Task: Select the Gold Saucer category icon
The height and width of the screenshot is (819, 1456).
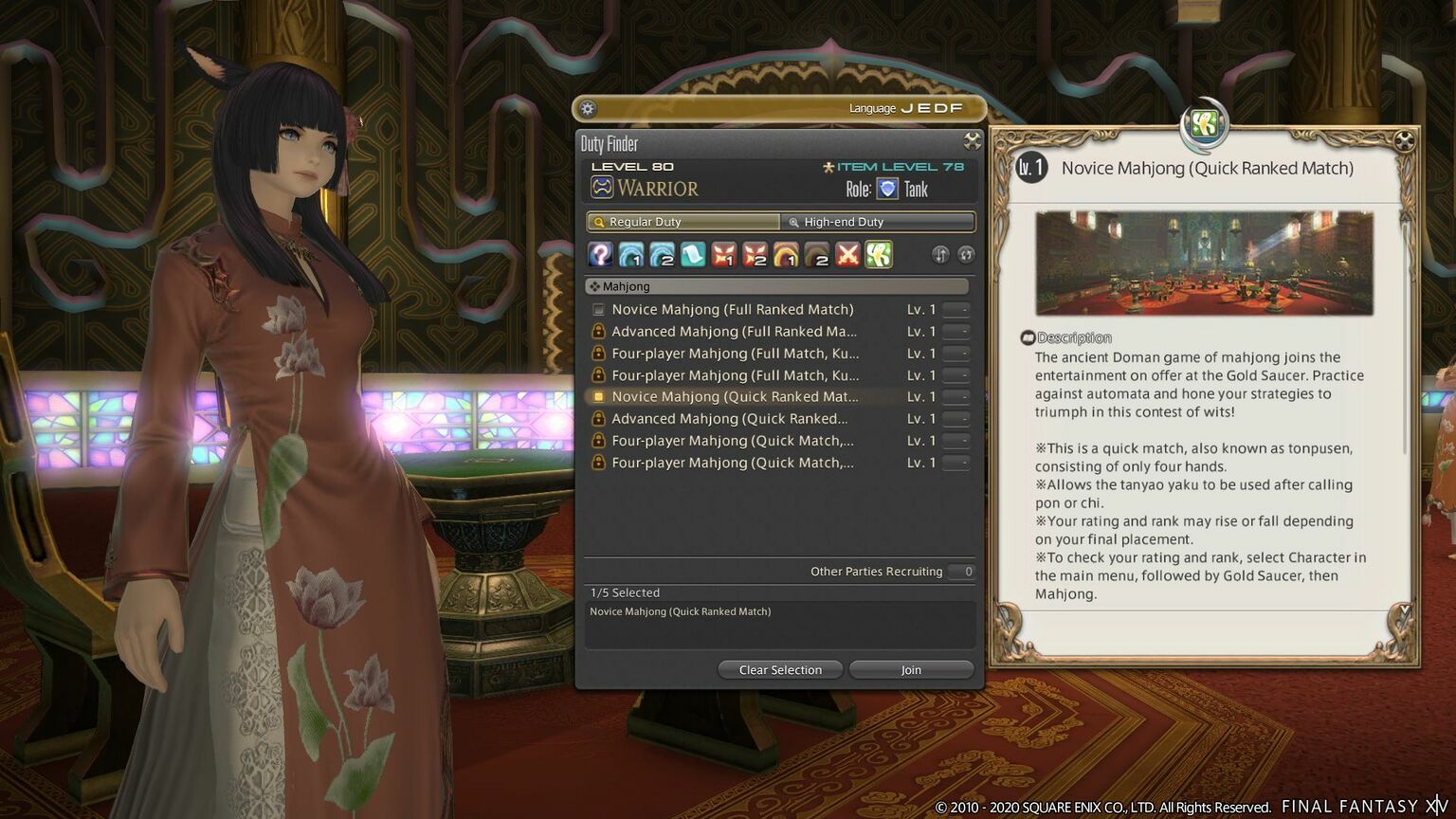Action: (879, 254)
